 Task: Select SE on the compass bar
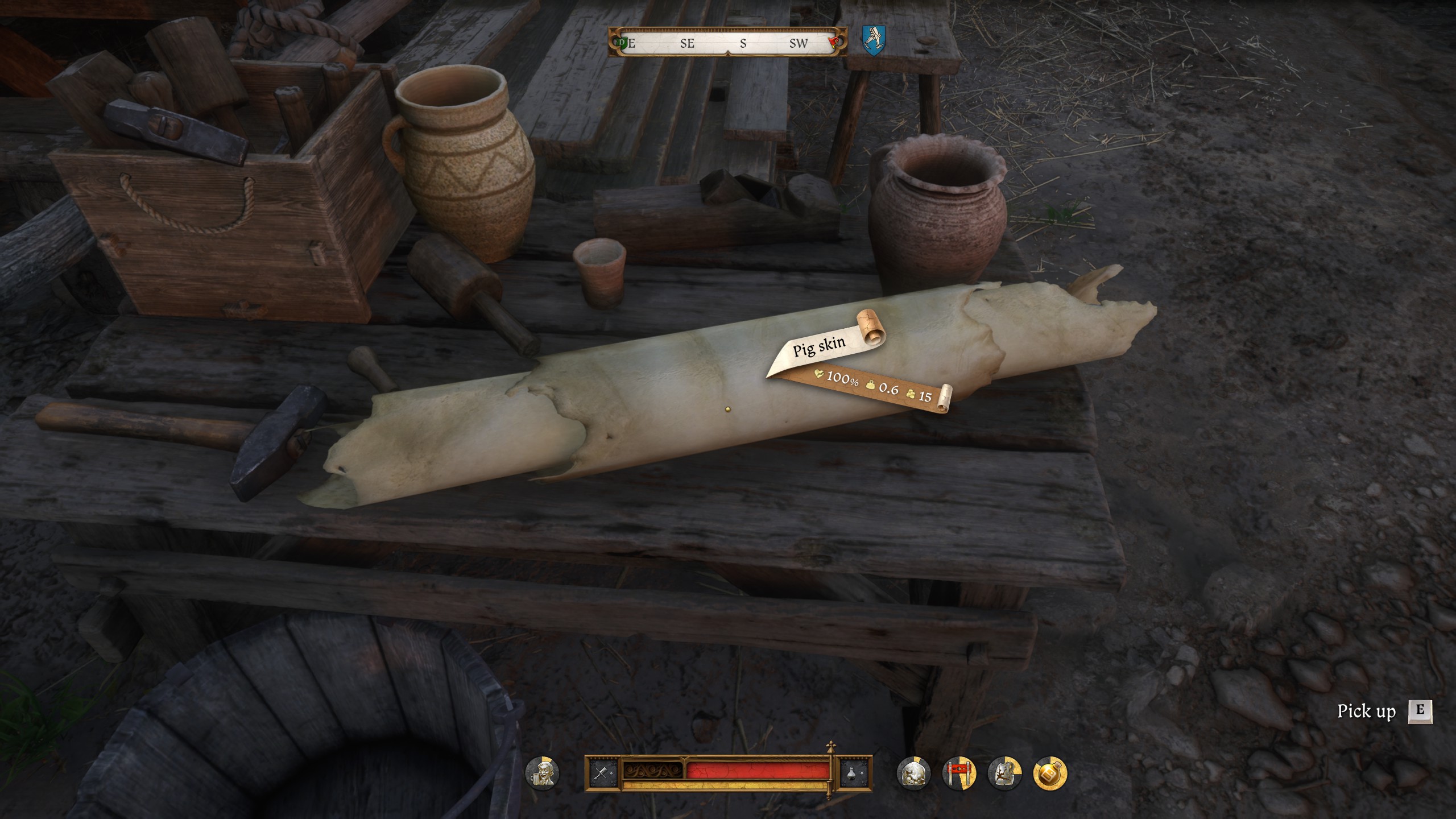(x=687, y=43)
